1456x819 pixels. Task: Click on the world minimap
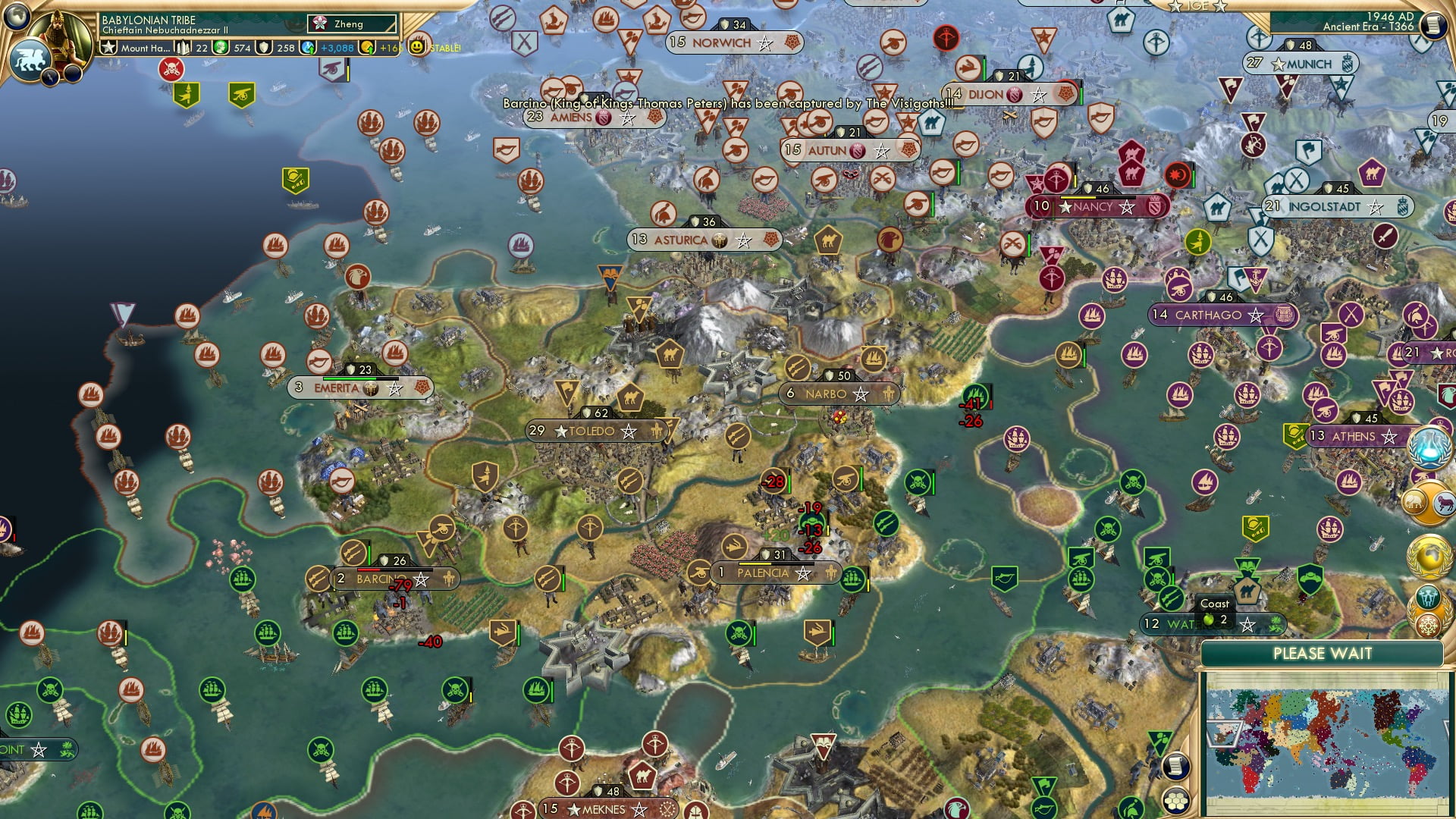1326,743
